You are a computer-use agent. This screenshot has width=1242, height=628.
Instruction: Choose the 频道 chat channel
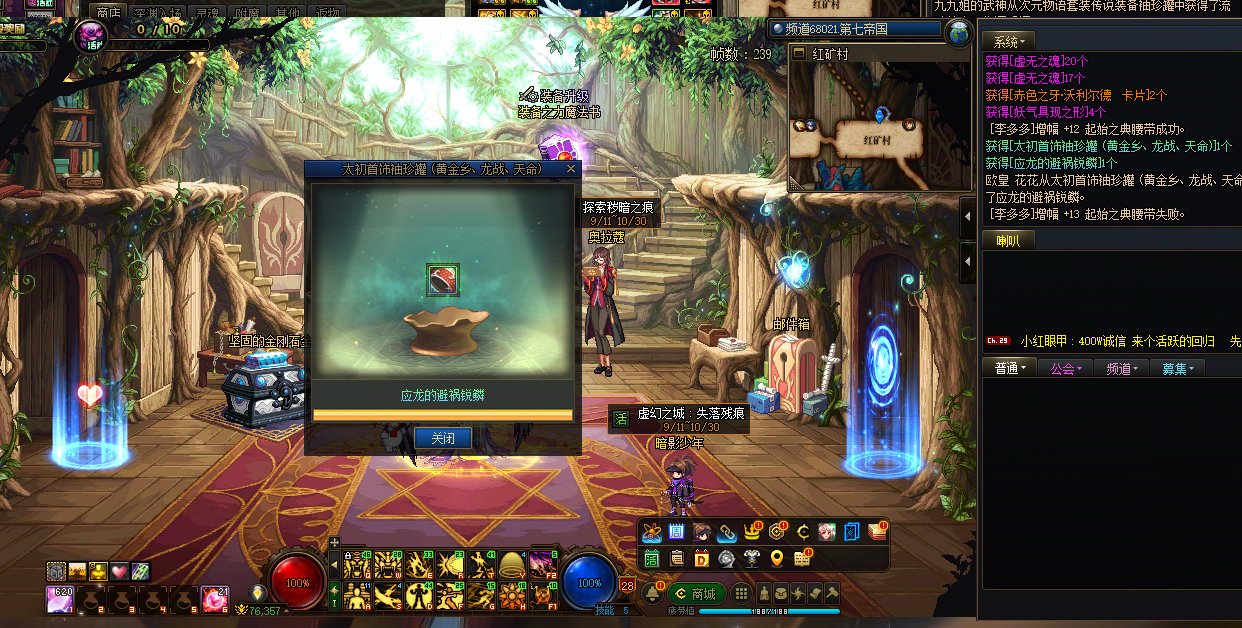pyautogui.click(x=1122, y=368)
